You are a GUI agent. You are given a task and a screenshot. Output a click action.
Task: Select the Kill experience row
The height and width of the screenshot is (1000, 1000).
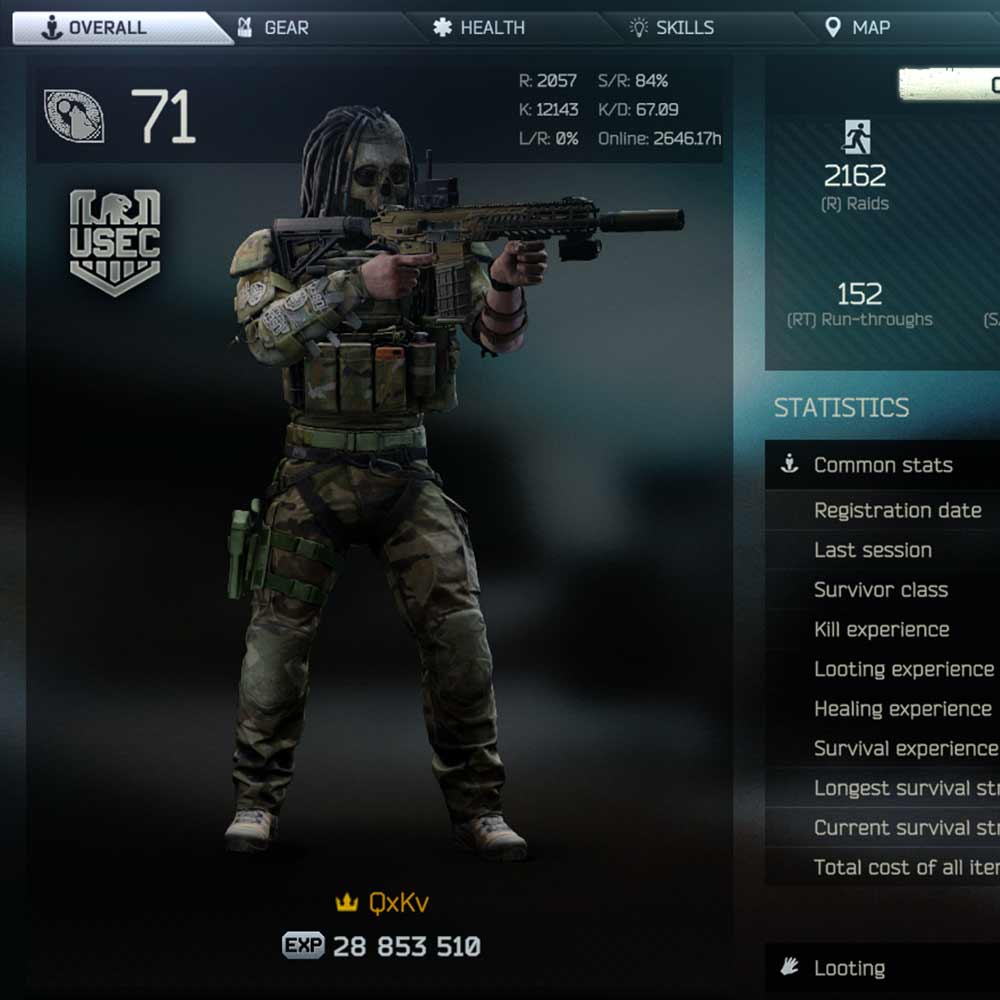(x=881, y=630)
